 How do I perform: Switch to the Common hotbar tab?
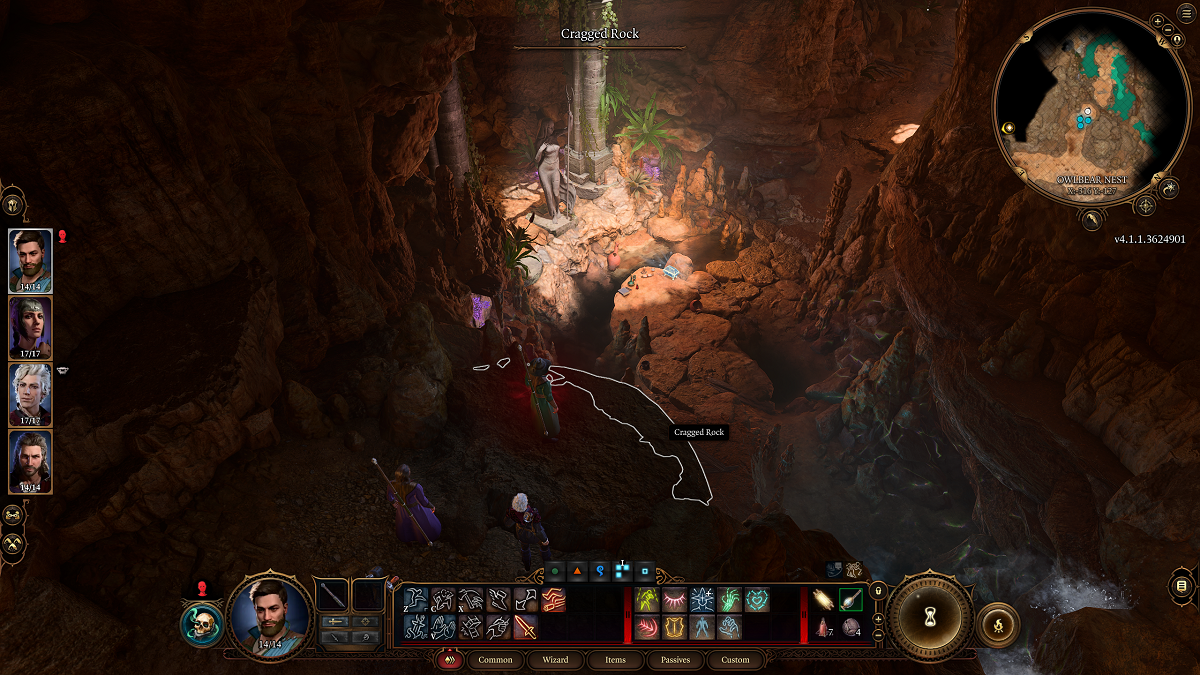pyautogui.click(x=495, y=660)
